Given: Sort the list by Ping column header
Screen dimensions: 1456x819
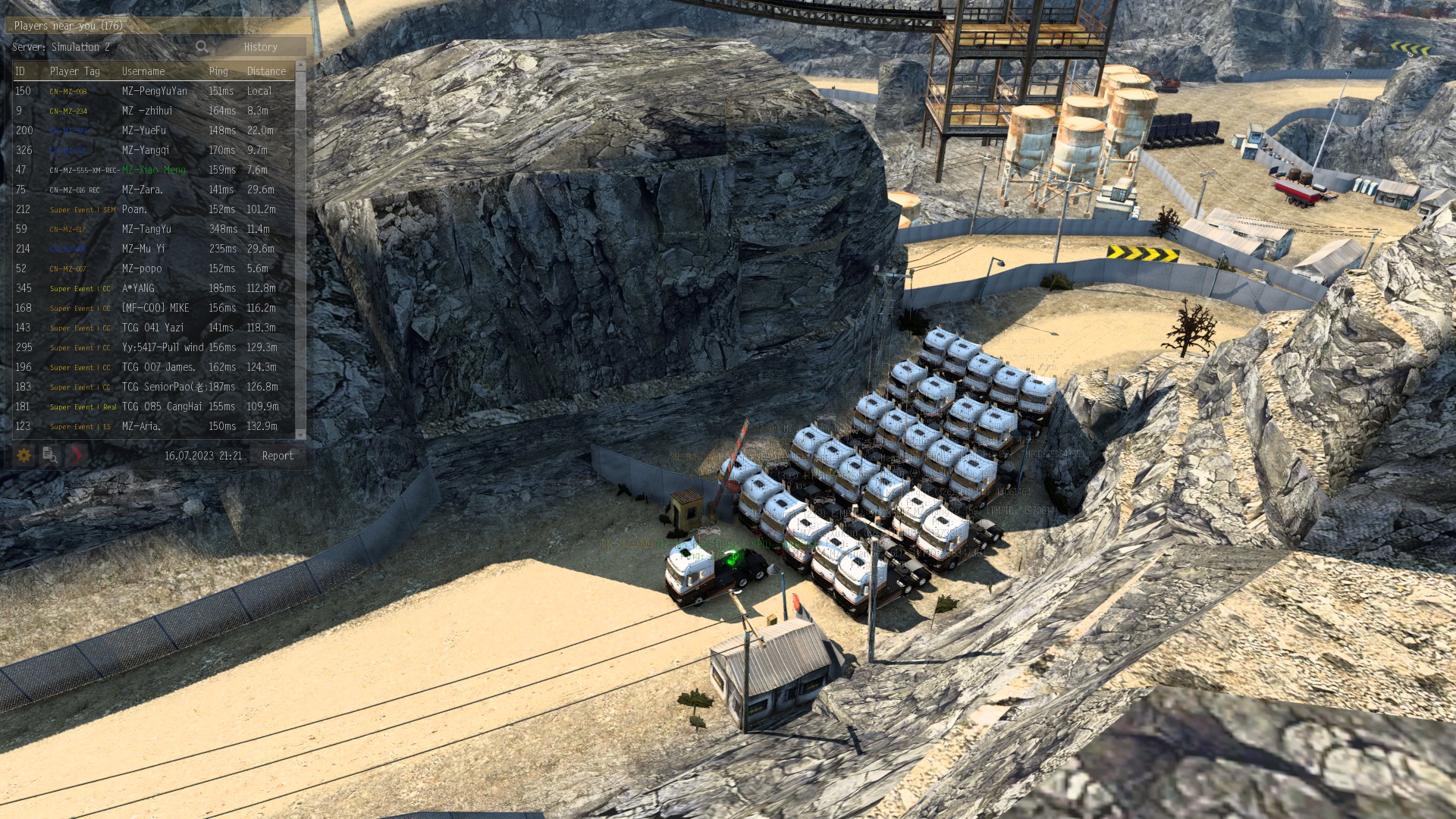Looking at the screenshot, I should click(x=218, y=71).
